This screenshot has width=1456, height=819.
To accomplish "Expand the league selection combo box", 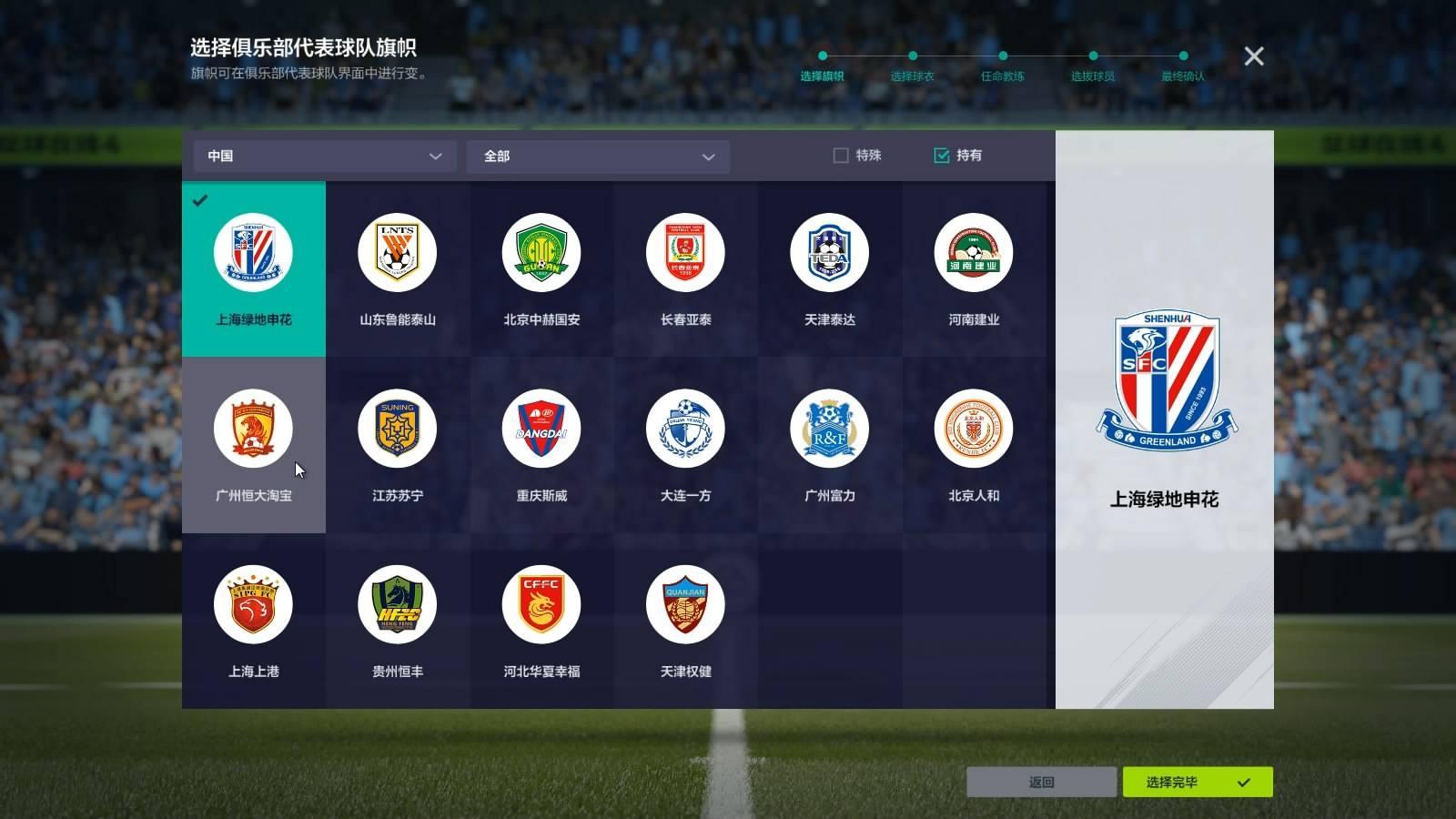I will [x=598, y=156].
